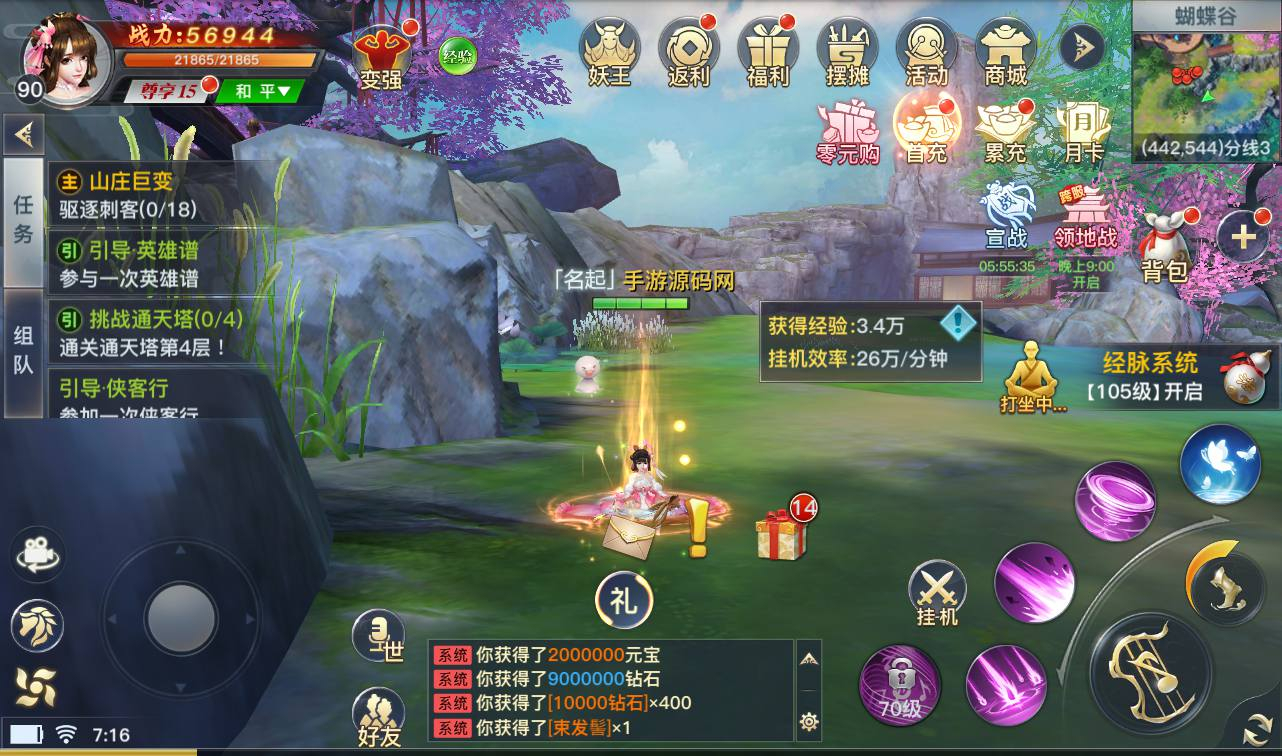Claim the gift box with 14 badge

pyautogui.click(x=781, y=532)
